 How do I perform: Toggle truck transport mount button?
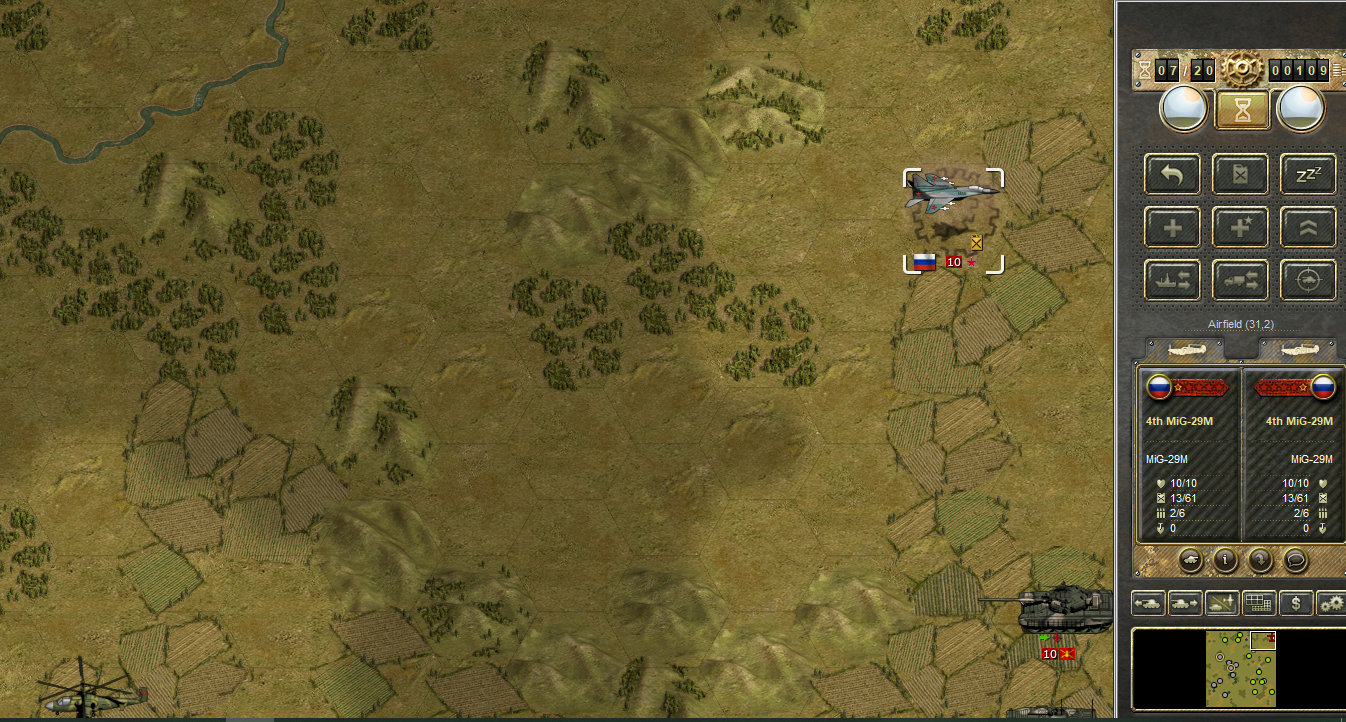pyautogui.click(x=1241, y=280)
